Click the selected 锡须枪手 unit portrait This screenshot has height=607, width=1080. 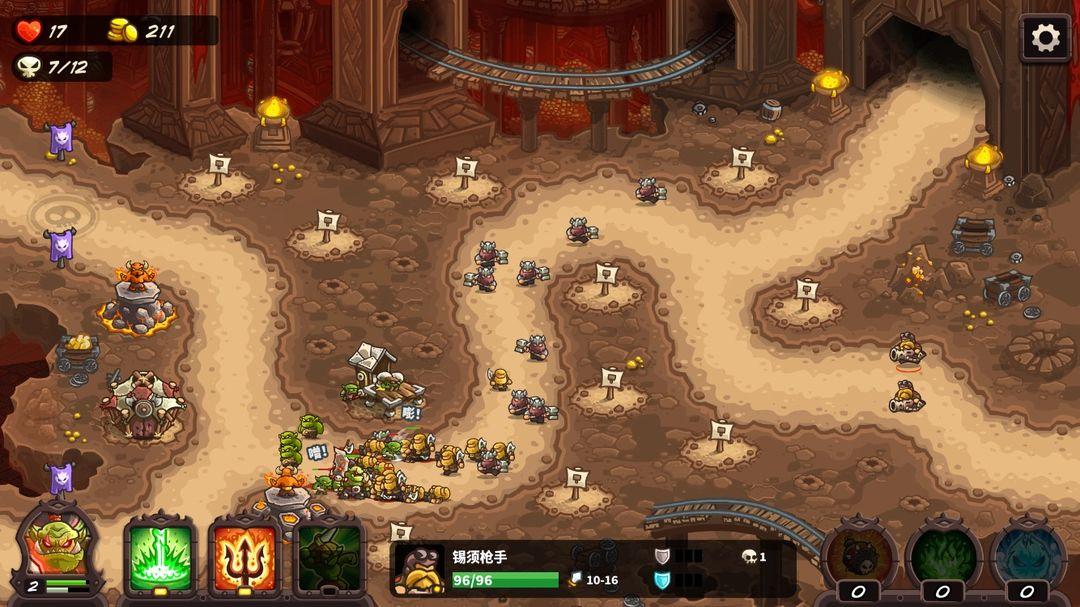(420, 570)
